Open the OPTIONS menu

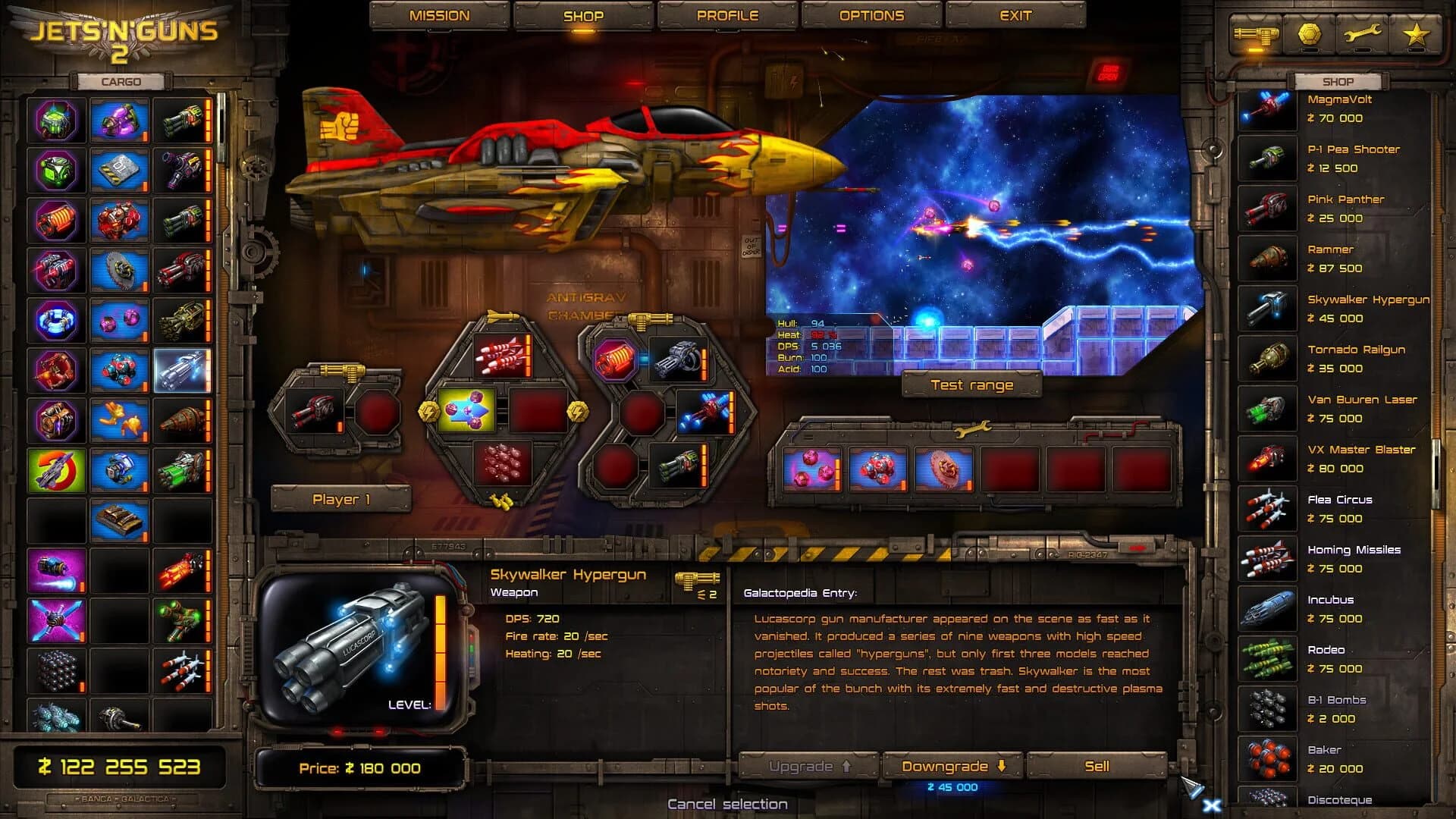[x=872, y=14]
